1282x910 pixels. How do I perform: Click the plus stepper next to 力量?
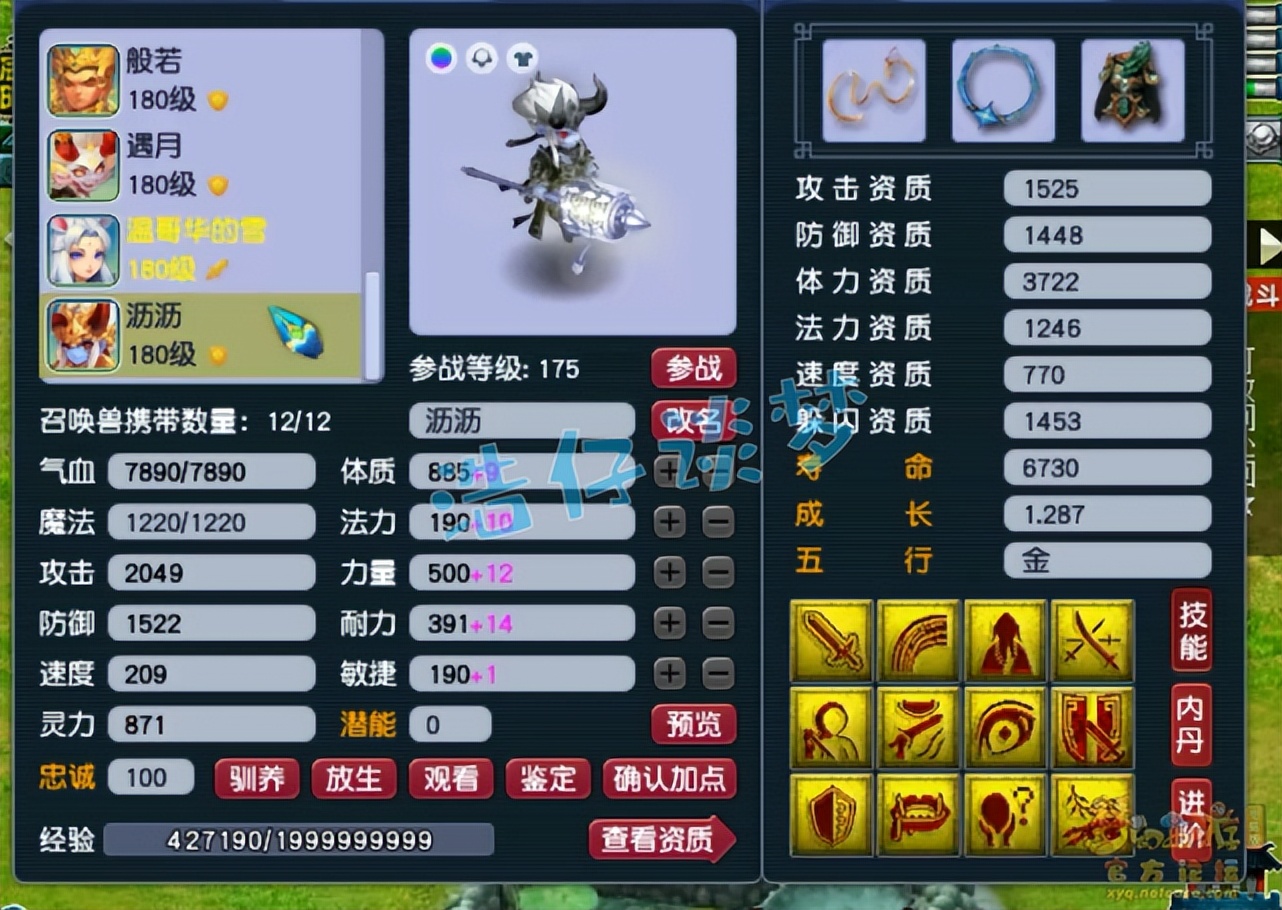(x=670, y=571)
